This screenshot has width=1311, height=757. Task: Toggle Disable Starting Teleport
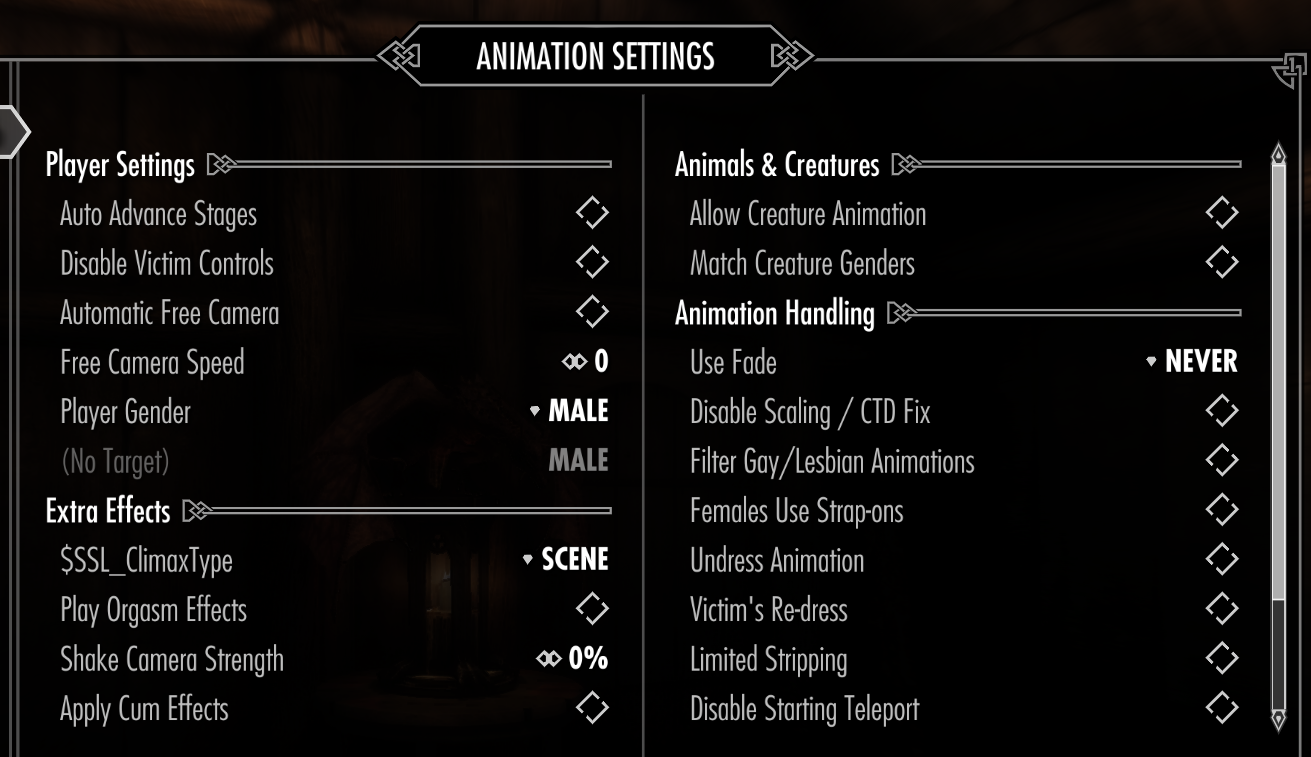click(1221, 708)
